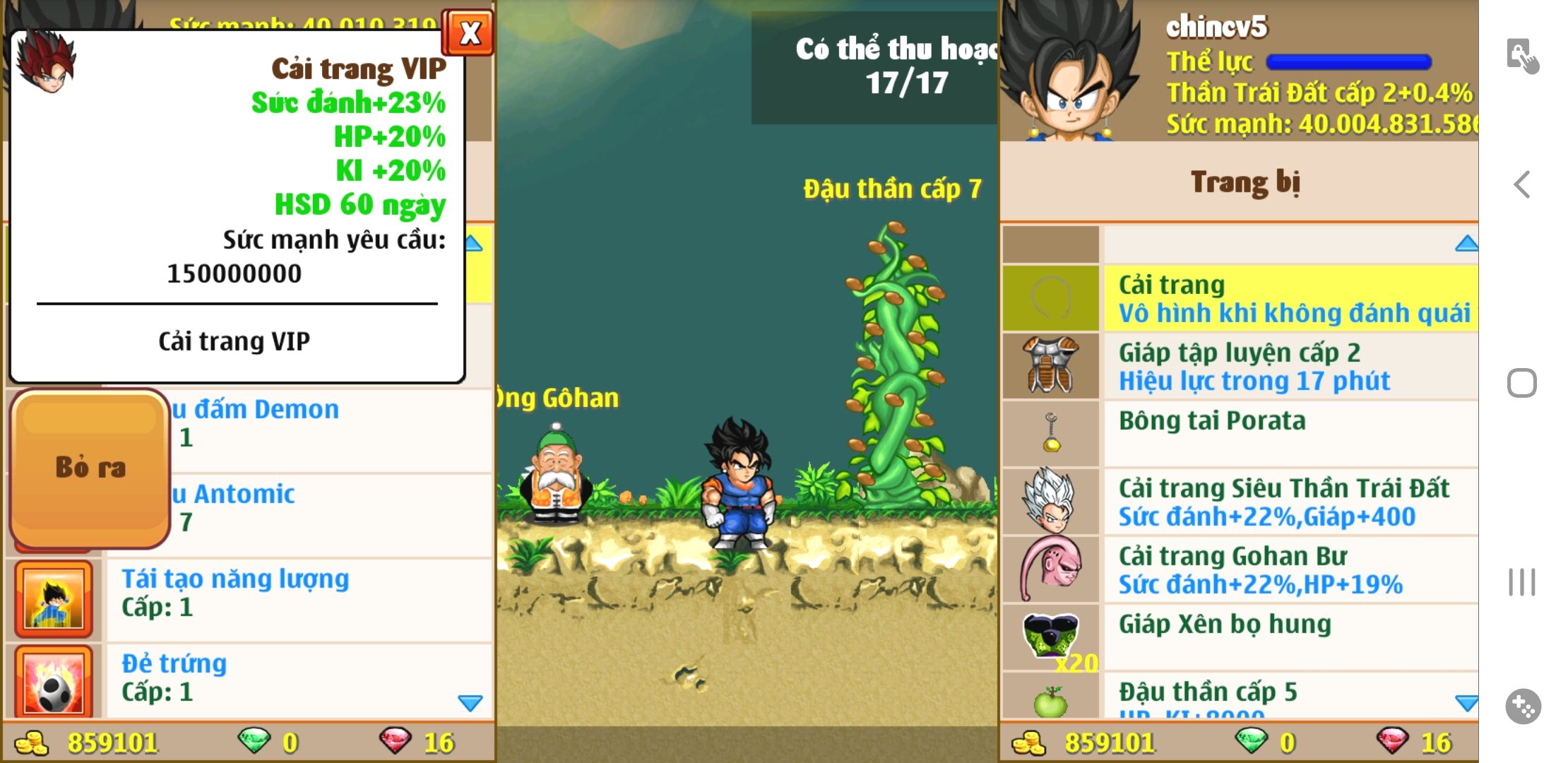Close the Cải trang VIP popup
Viewport: 1568px width, 763px height.
pyautogui.click(x=468, y=33)
